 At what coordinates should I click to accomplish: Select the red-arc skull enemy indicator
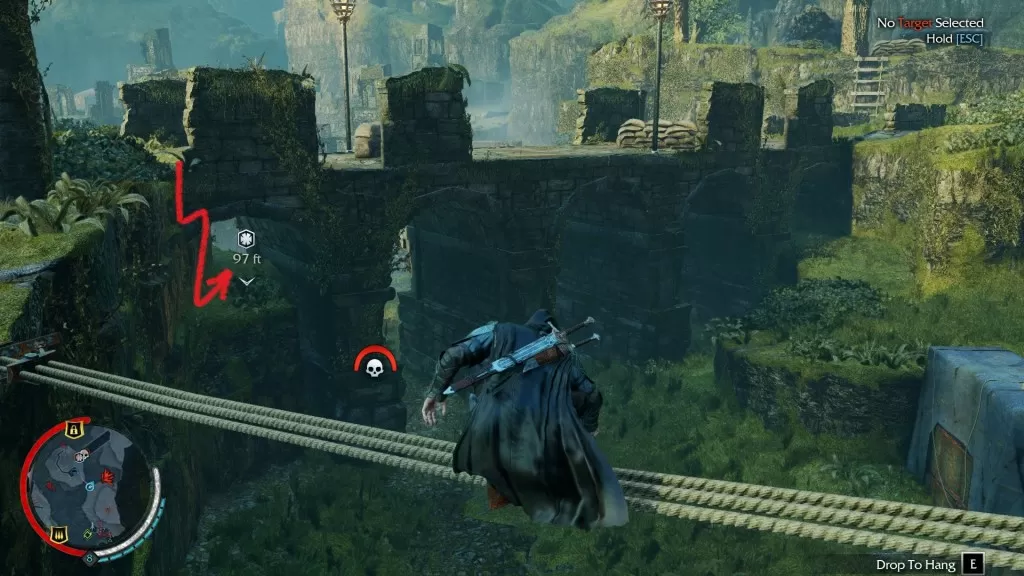pyautogui.click(x=375, y=367)
